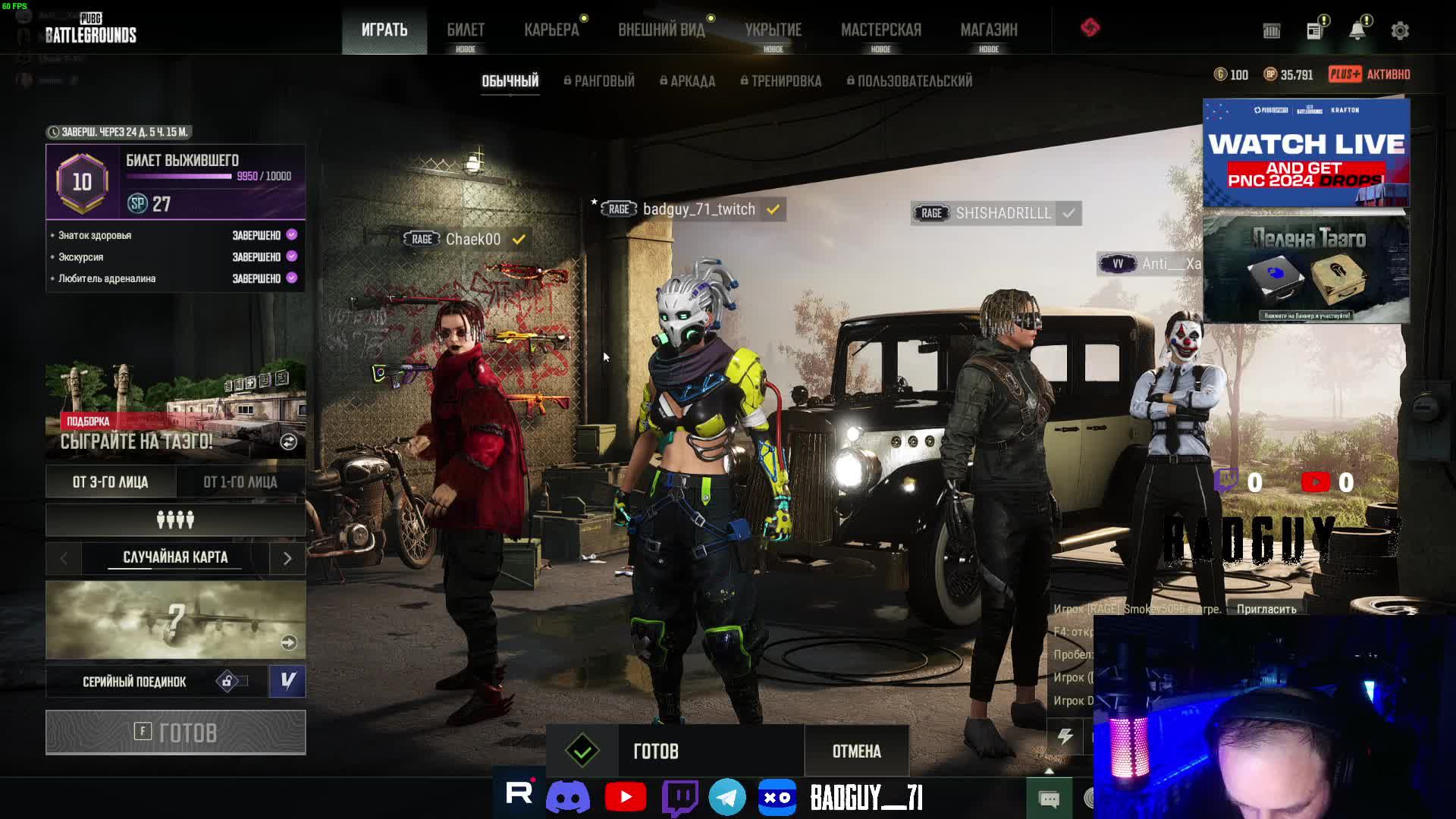Open the settings gear icon
1456x819 pixels.
pyautogui.click(x=1400, y=30)
